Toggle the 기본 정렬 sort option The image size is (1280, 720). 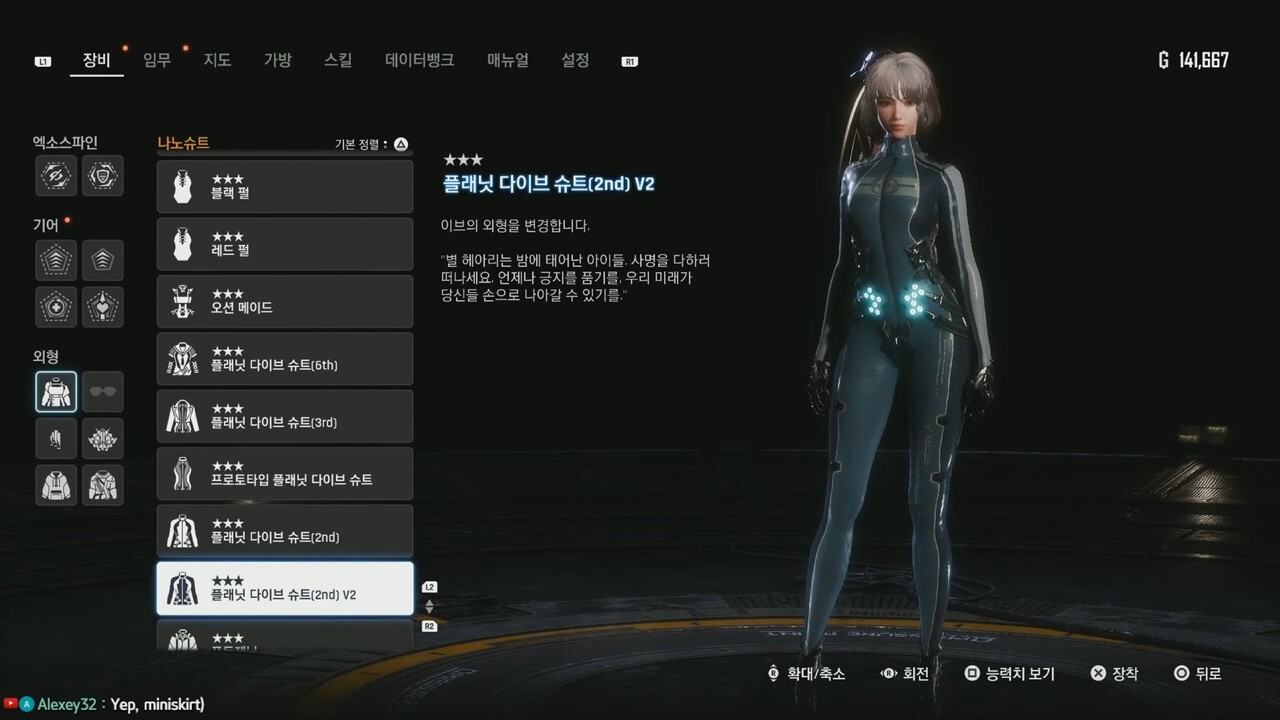[x=363, y=143]
